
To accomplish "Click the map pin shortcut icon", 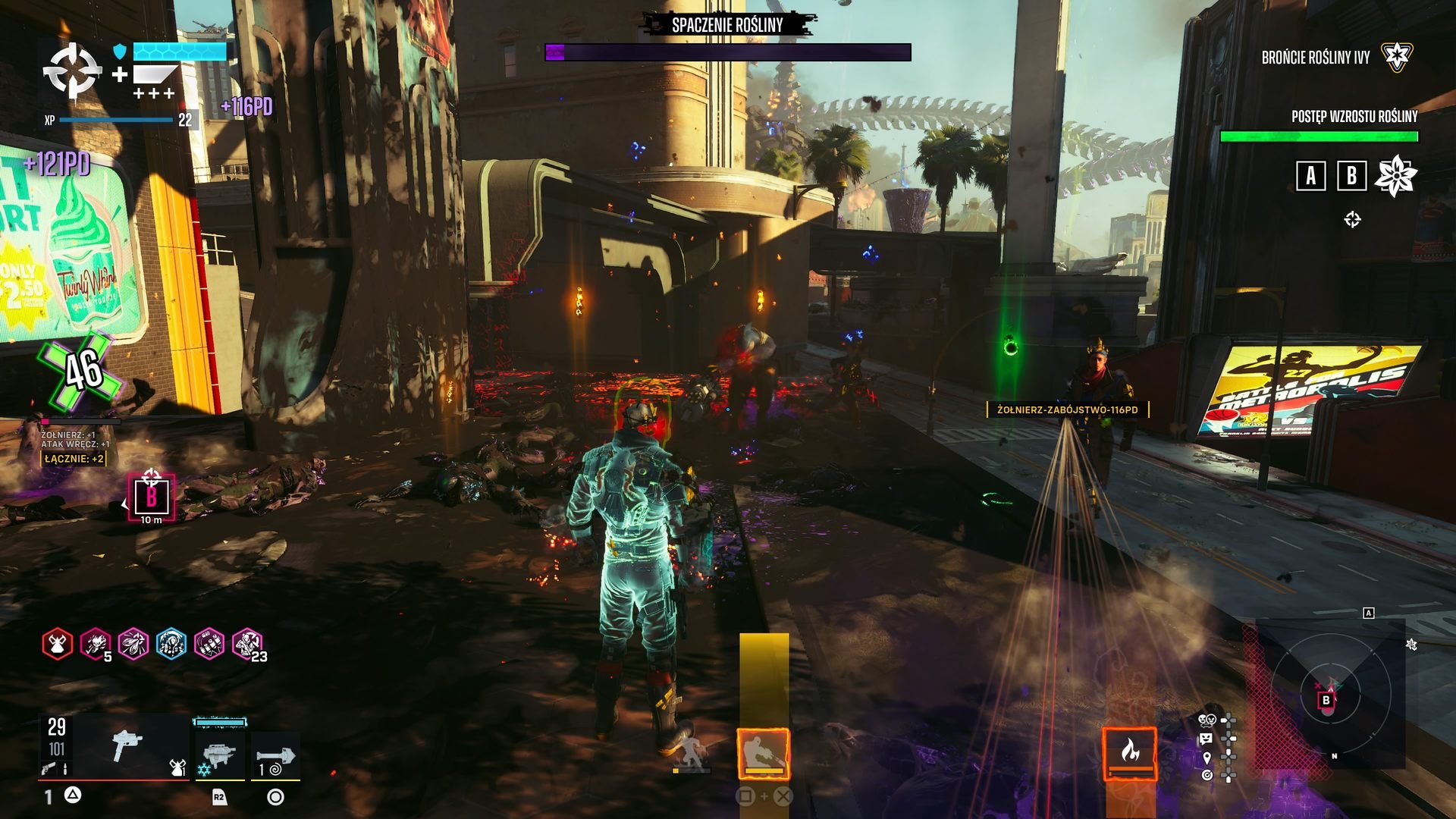I will click(1207, 758).
